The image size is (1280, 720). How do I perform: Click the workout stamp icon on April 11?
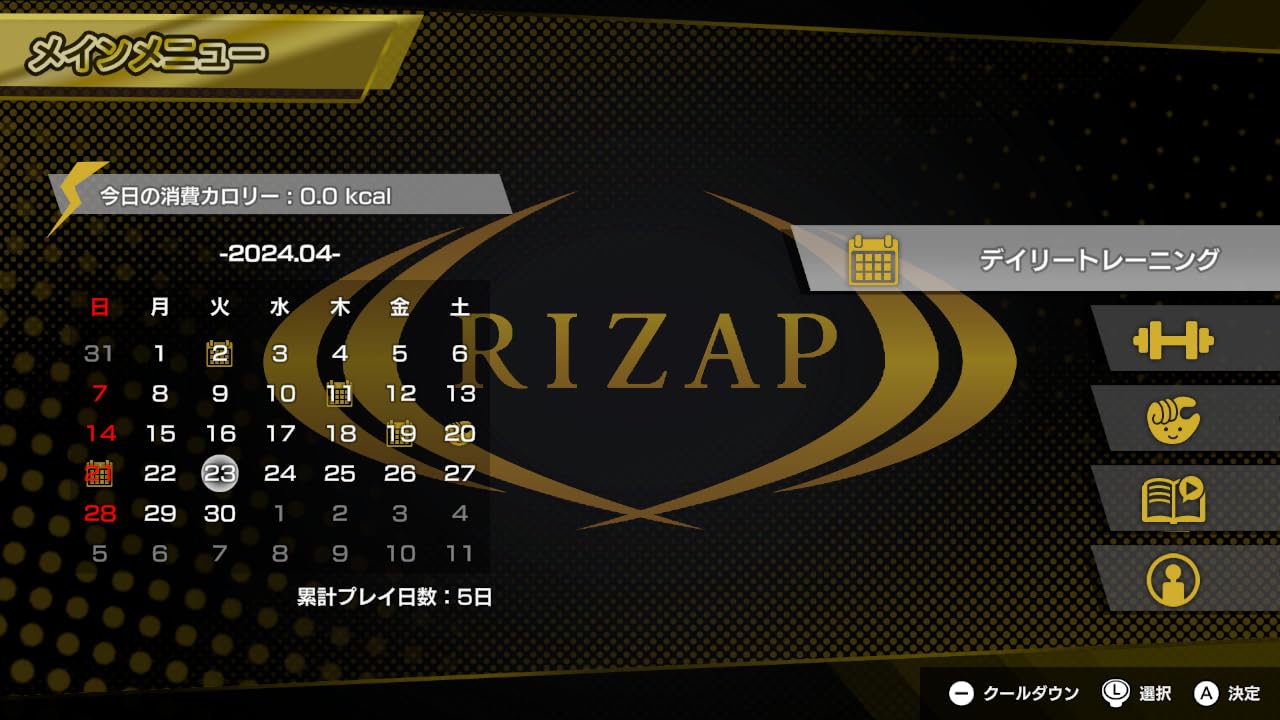pyautogui.click(x=340, y=393)
